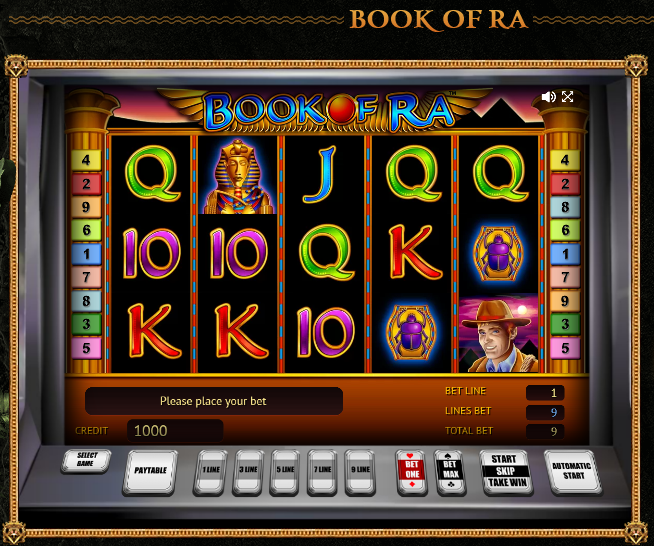
Task: Toggle the sound speaker icon
Action: tap(548, 97)
